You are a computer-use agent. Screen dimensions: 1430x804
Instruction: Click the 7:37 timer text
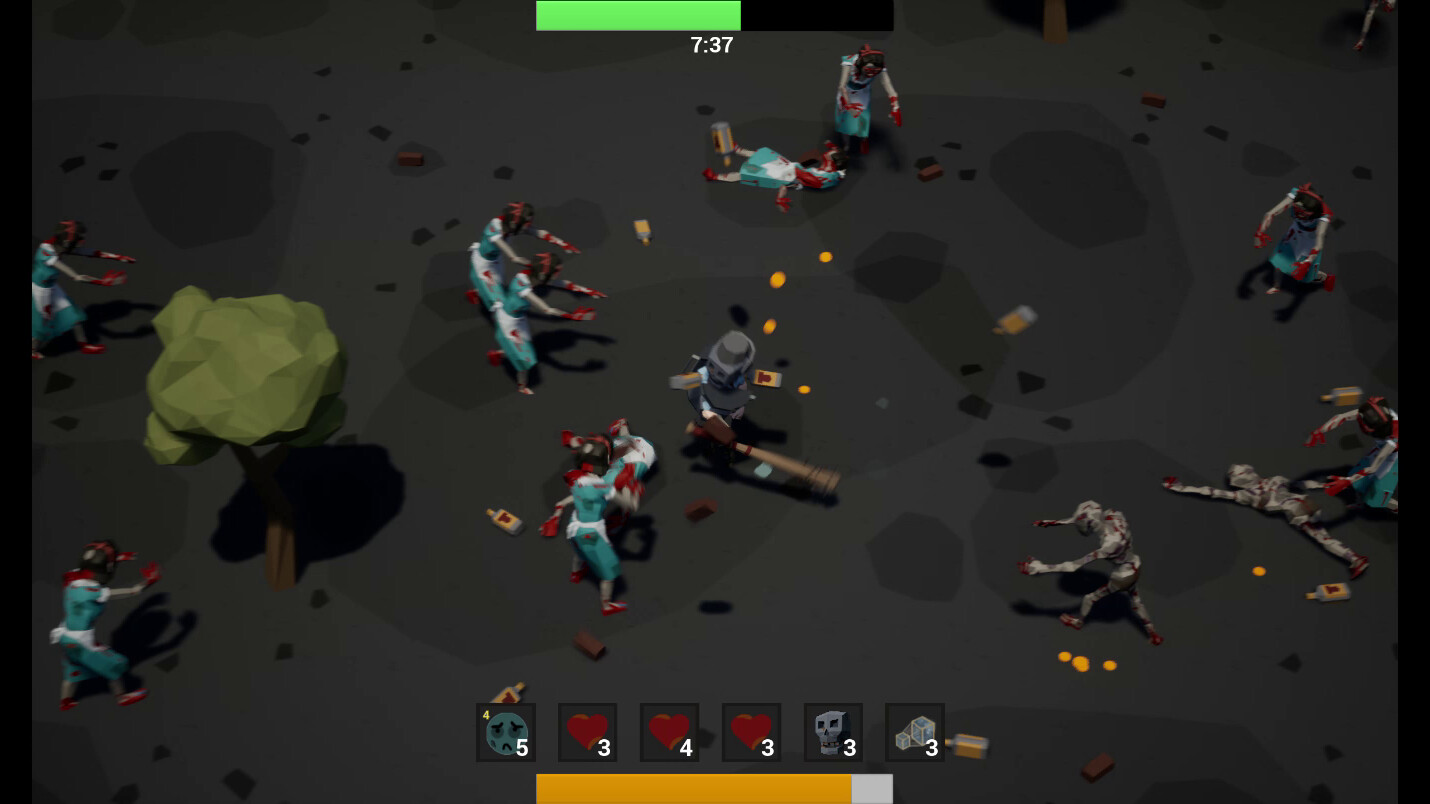[712, 45]
